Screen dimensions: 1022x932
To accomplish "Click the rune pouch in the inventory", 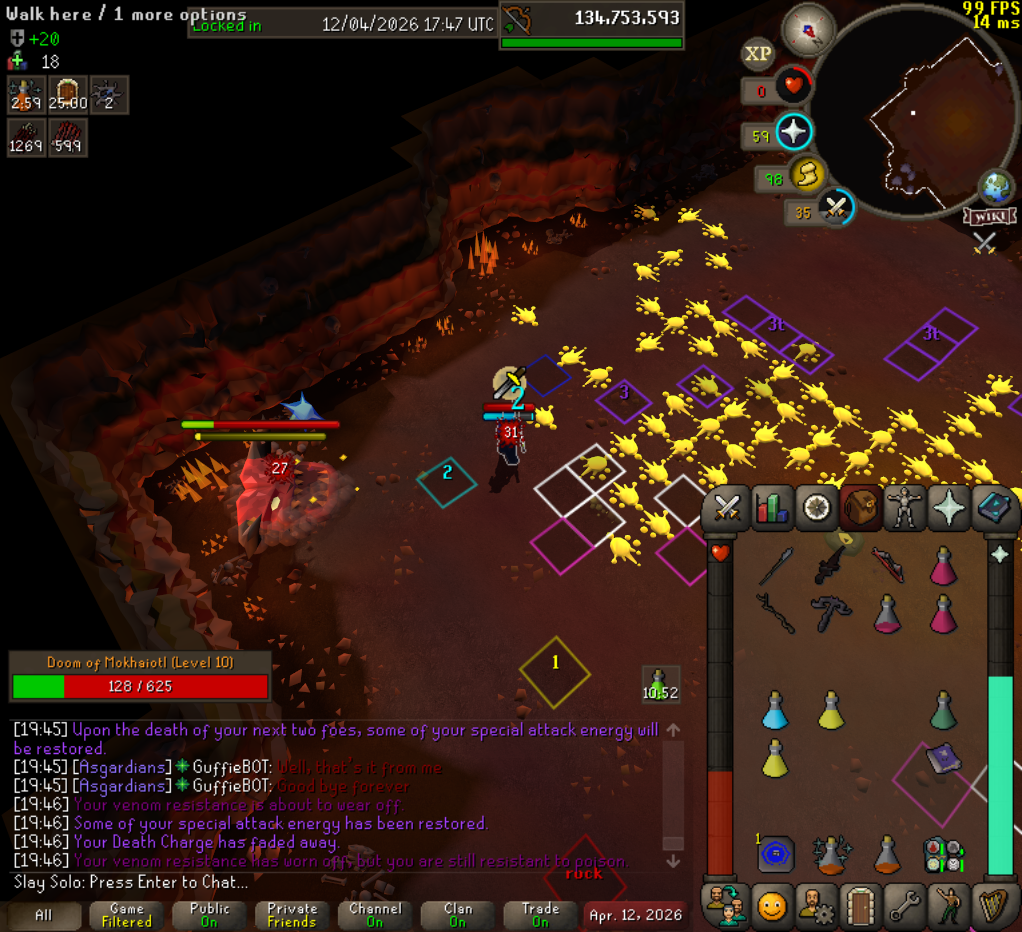I will pyautogui.click(x=775, y=855).
